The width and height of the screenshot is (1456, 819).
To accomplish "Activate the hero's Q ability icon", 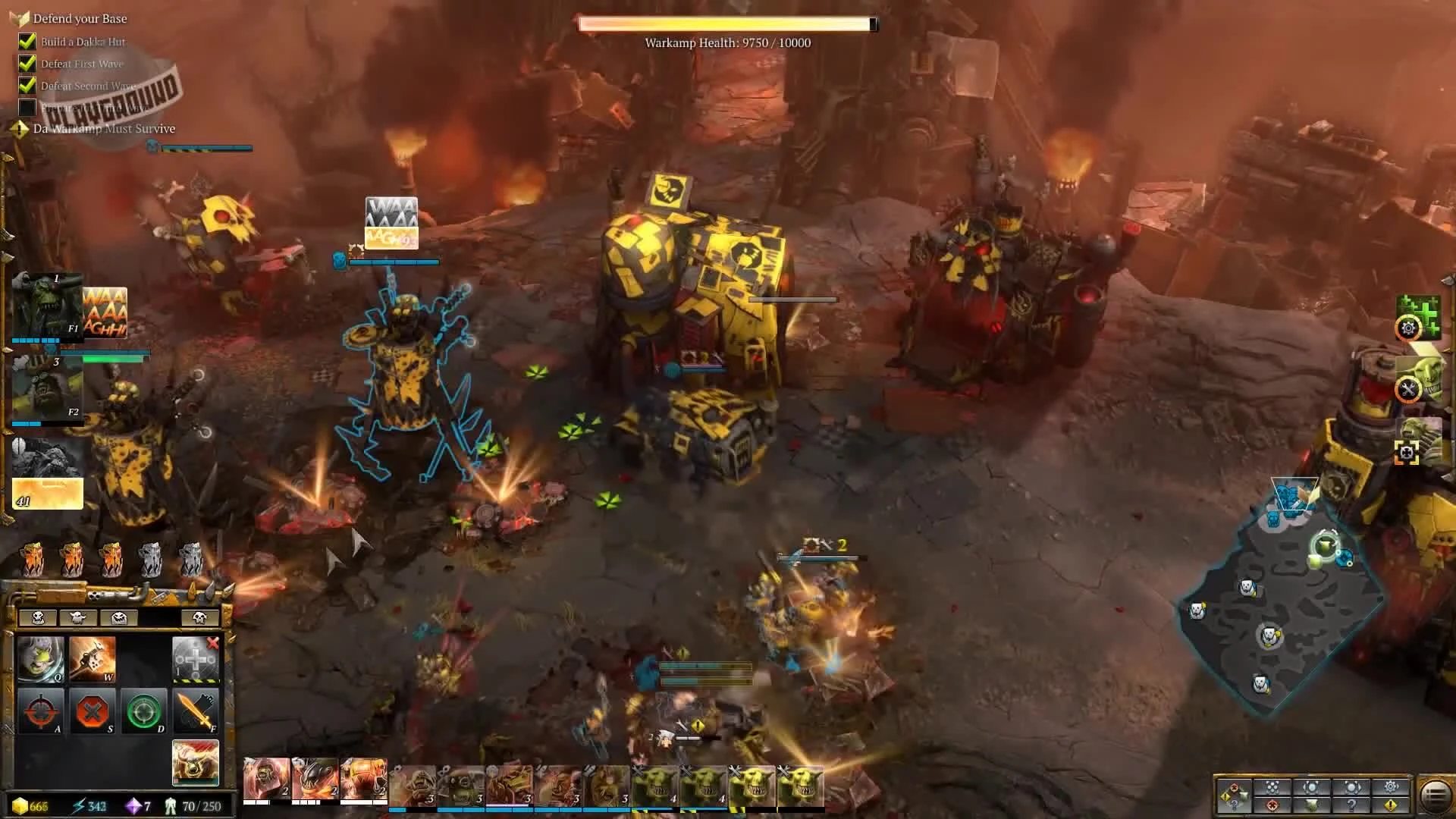I will 41,659.
